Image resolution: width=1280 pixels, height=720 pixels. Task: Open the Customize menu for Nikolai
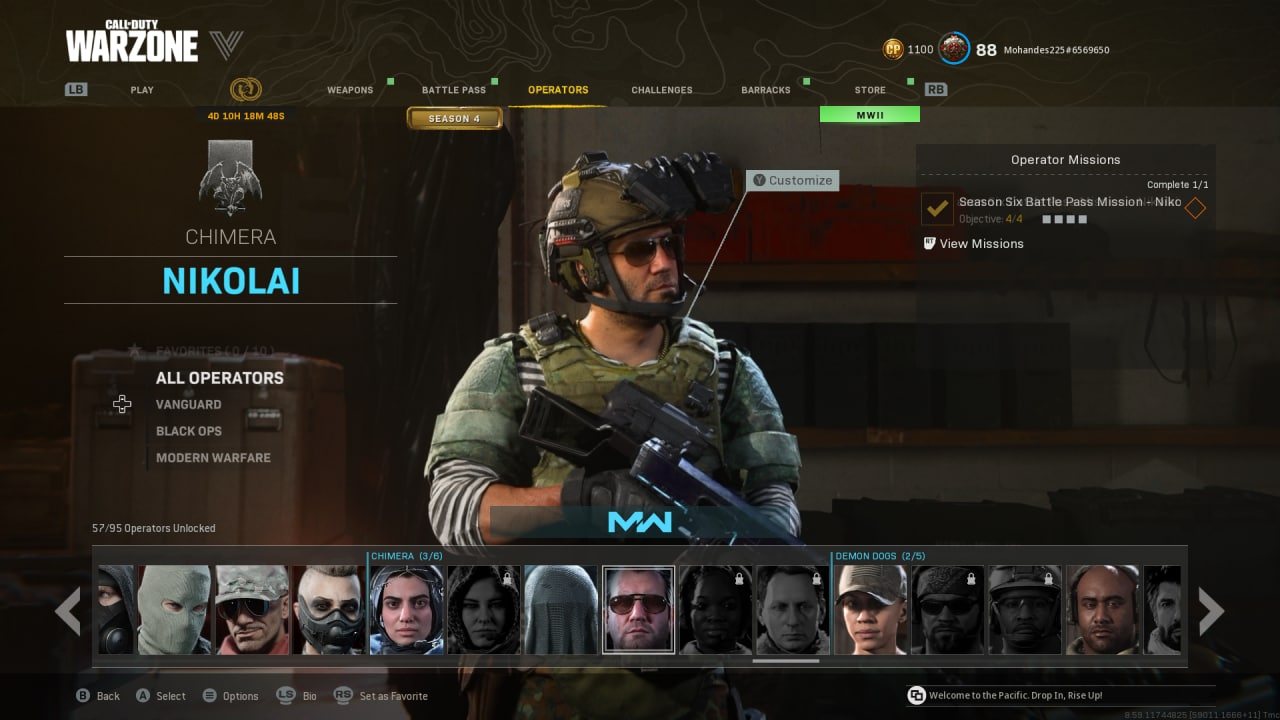792,180
